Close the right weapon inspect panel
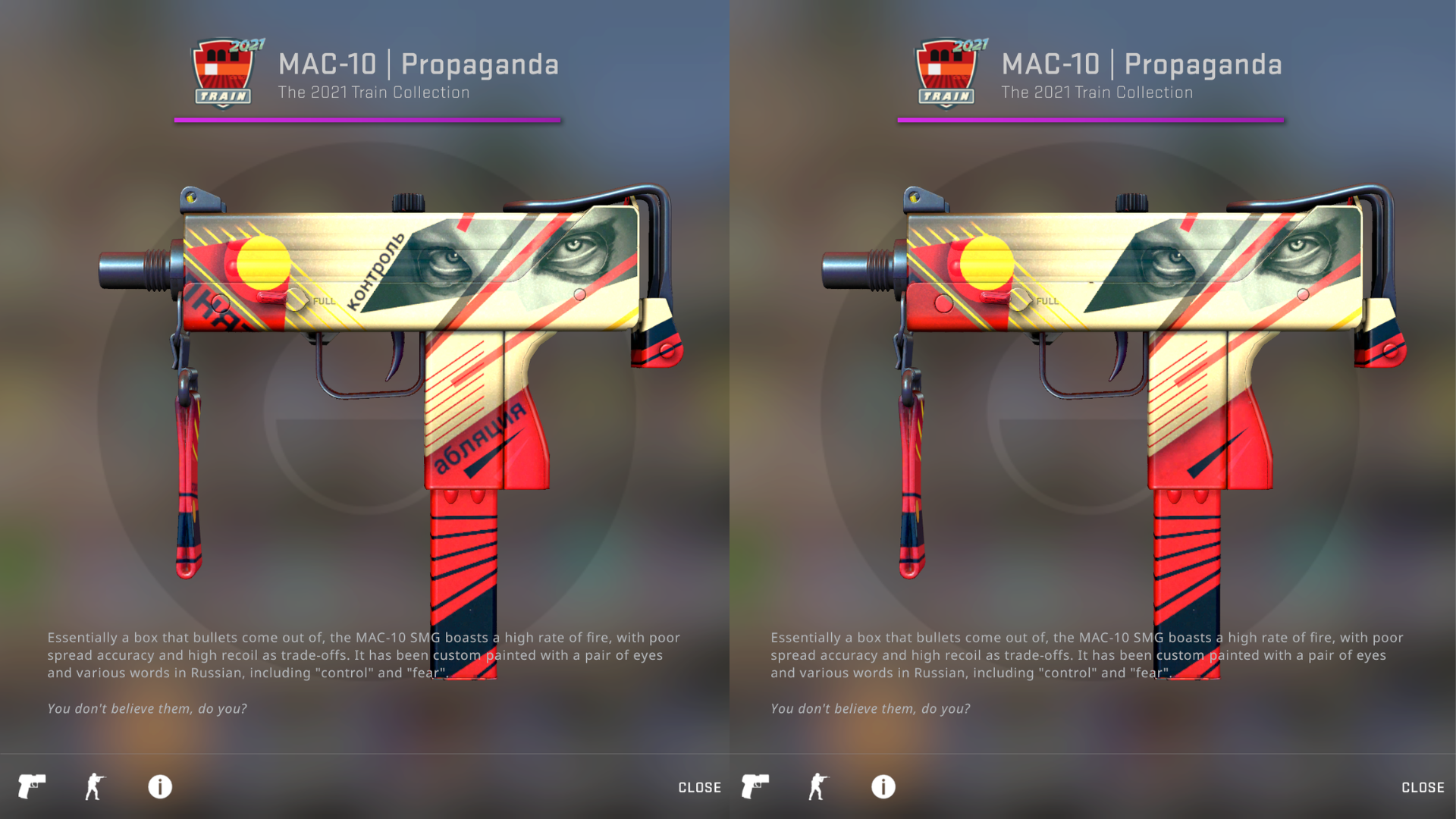Image resolution: width=1456 pixels, height=819 pixels. [x=1423, y=787]
